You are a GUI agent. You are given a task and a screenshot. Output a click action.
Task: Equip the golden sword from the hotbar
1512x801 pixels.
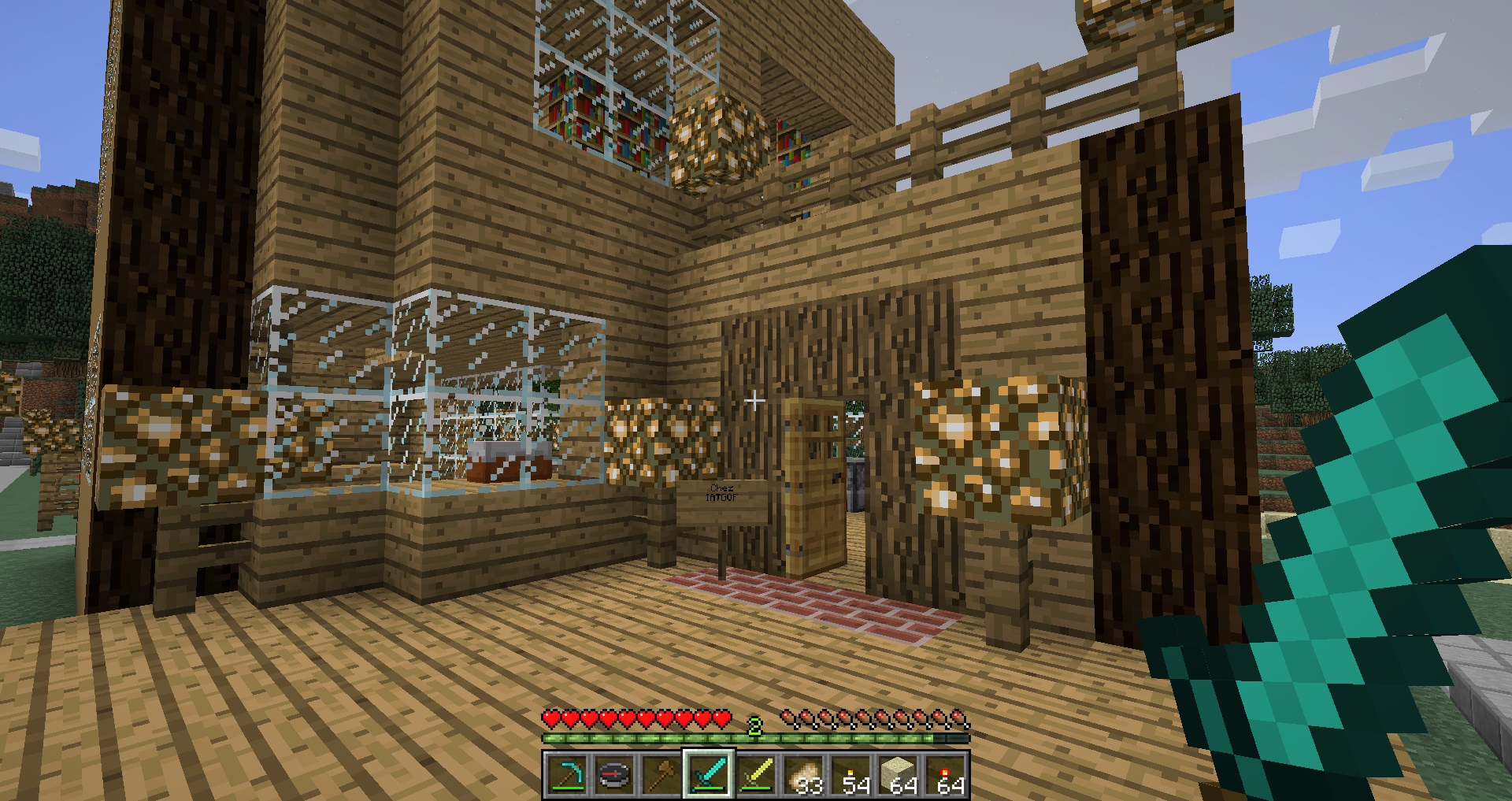pyautogui.click(x=756, y=775)
